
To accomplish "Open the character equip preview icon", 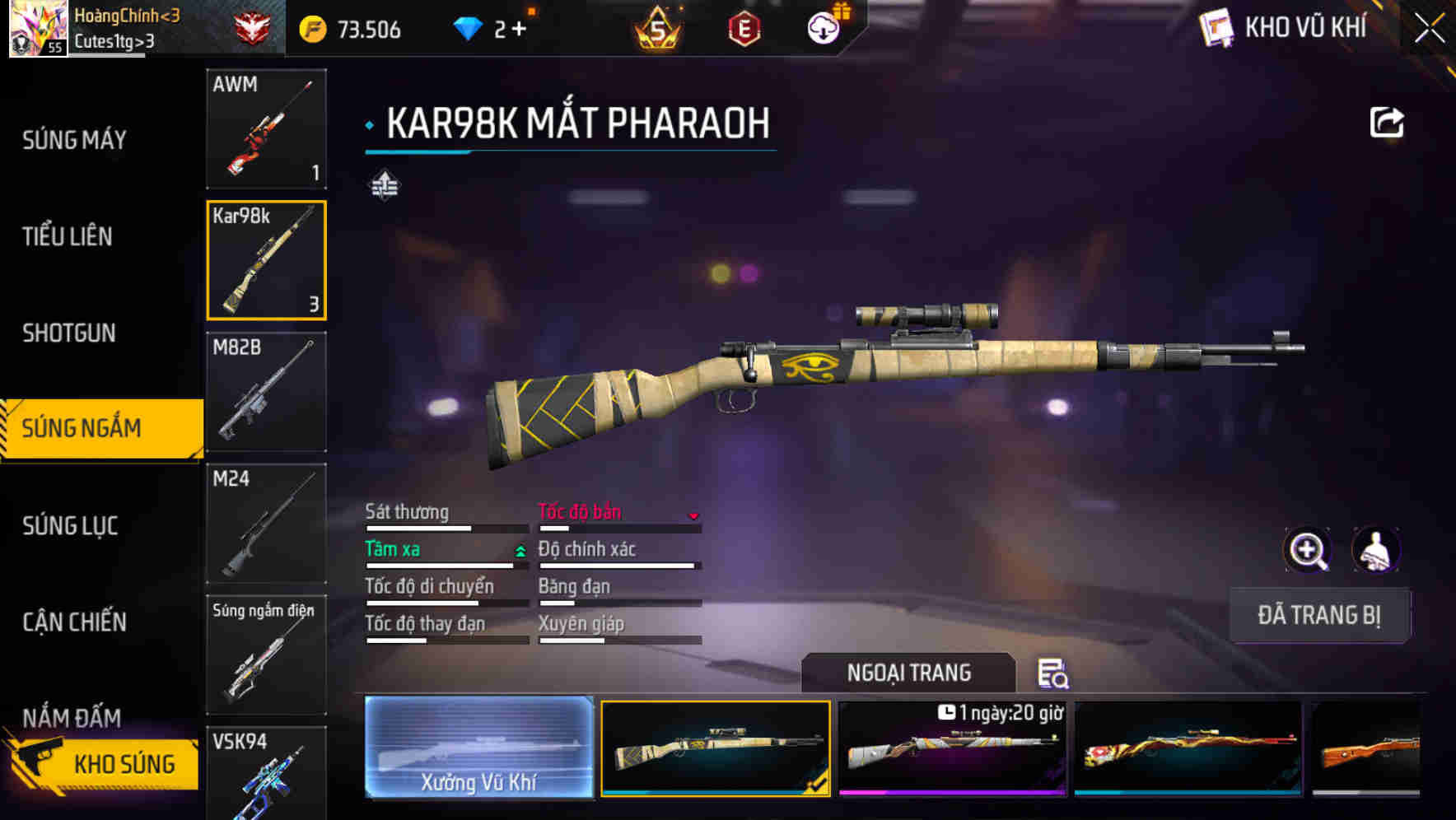I will coord(1377,550).
